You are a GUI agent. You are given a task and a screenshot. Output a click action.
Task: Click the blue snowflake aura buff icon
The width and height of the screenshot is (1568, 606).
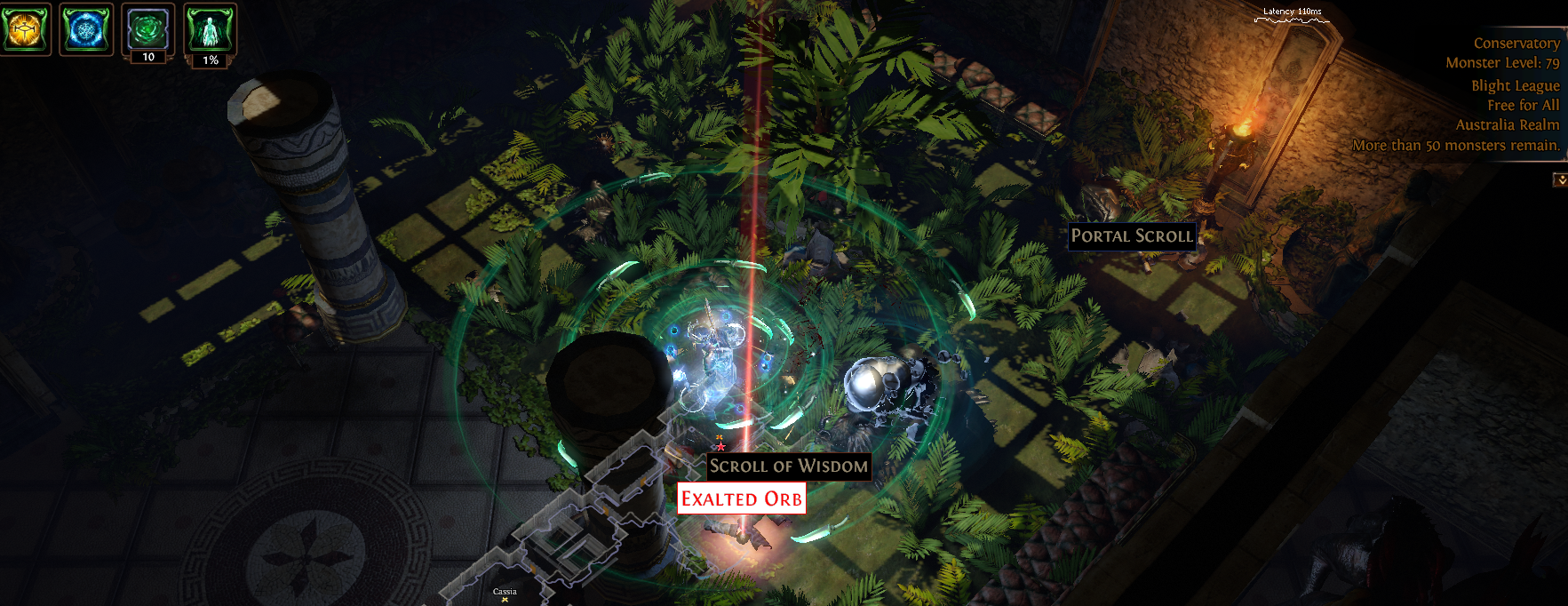point(85,29)
